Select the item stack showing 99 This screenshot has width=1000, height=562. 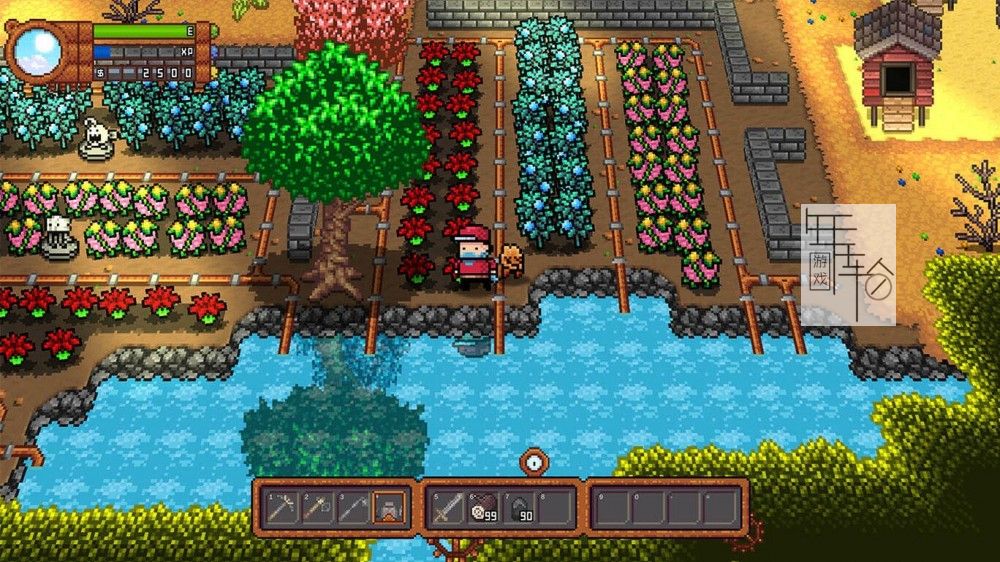482,508
